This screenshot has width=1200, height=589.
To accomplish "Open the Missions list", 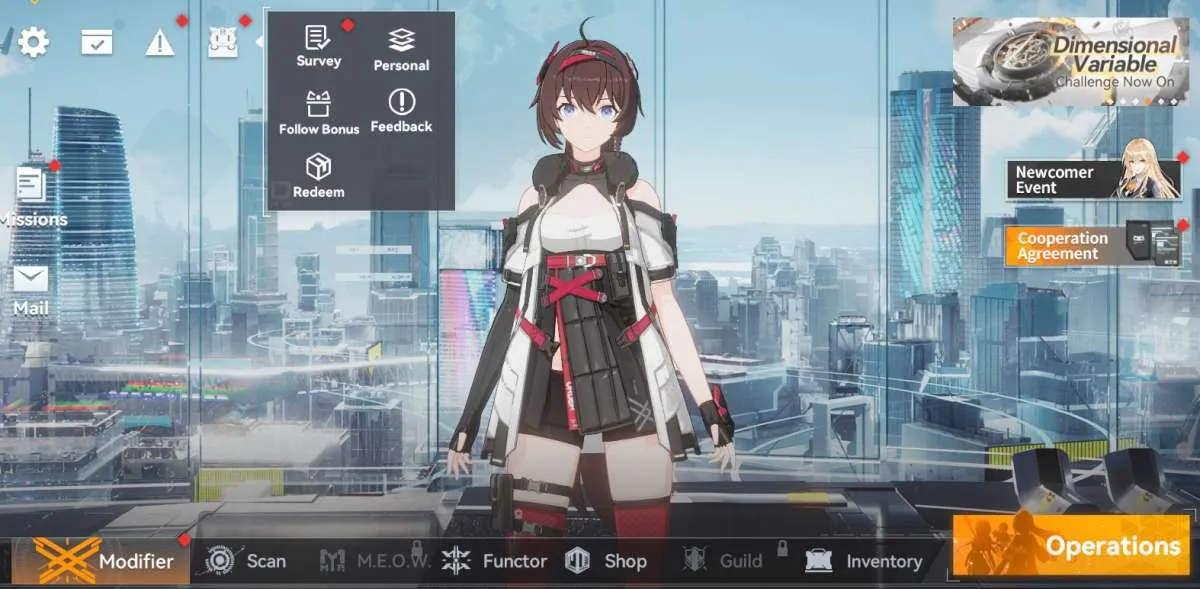I will (x=32, y=196).
